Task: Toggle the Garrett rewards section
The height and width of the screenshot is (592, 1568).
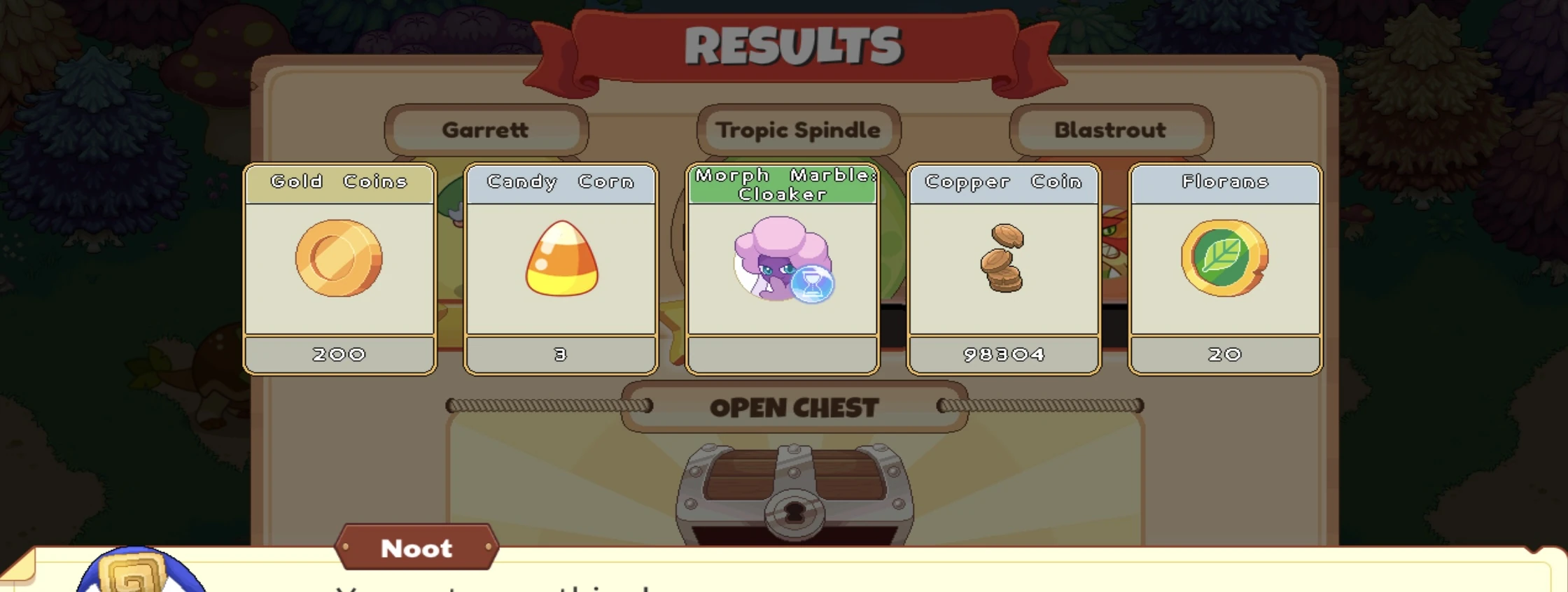Action: (487, 129)
